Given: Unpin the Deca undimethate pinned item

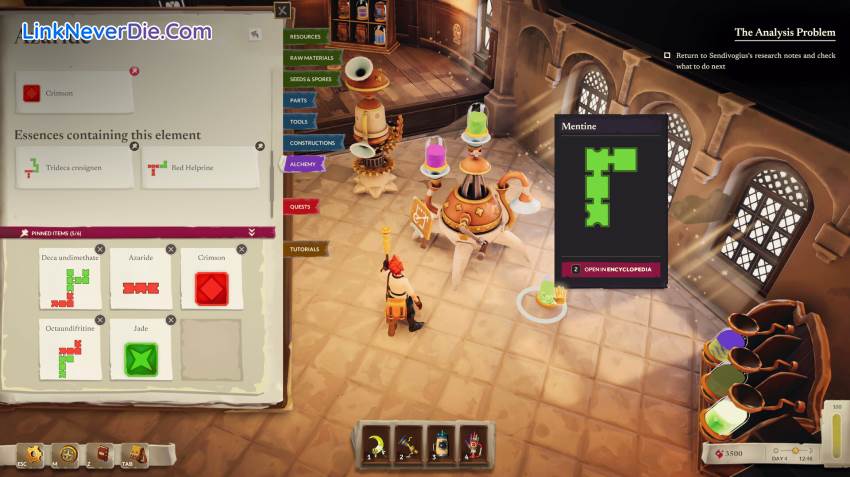Looking at the screenshot, I should click(100, 249).
